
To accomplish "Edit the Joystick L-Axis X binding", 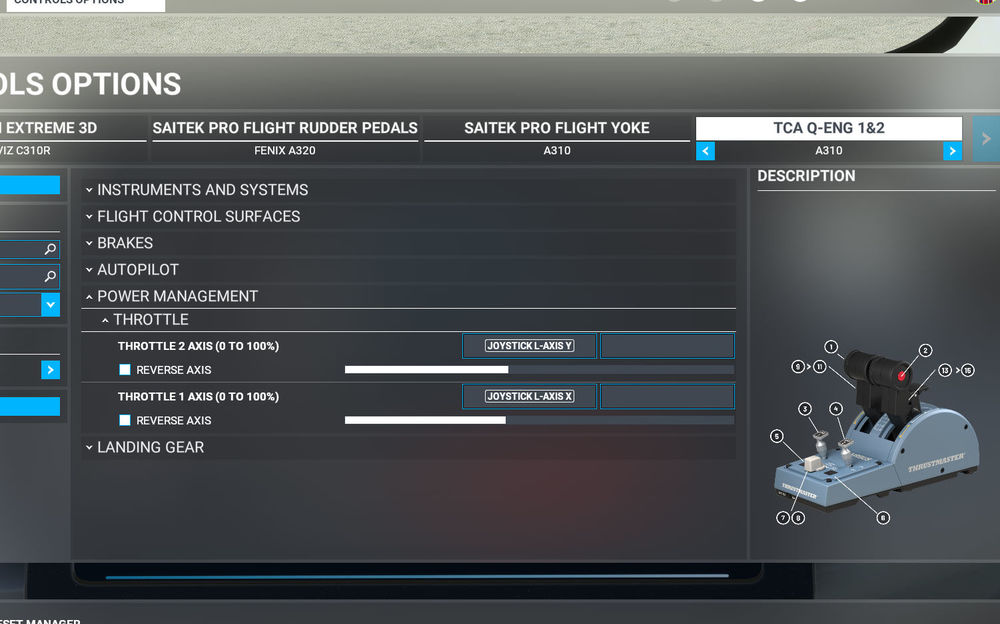I will [x=529, y=396].
